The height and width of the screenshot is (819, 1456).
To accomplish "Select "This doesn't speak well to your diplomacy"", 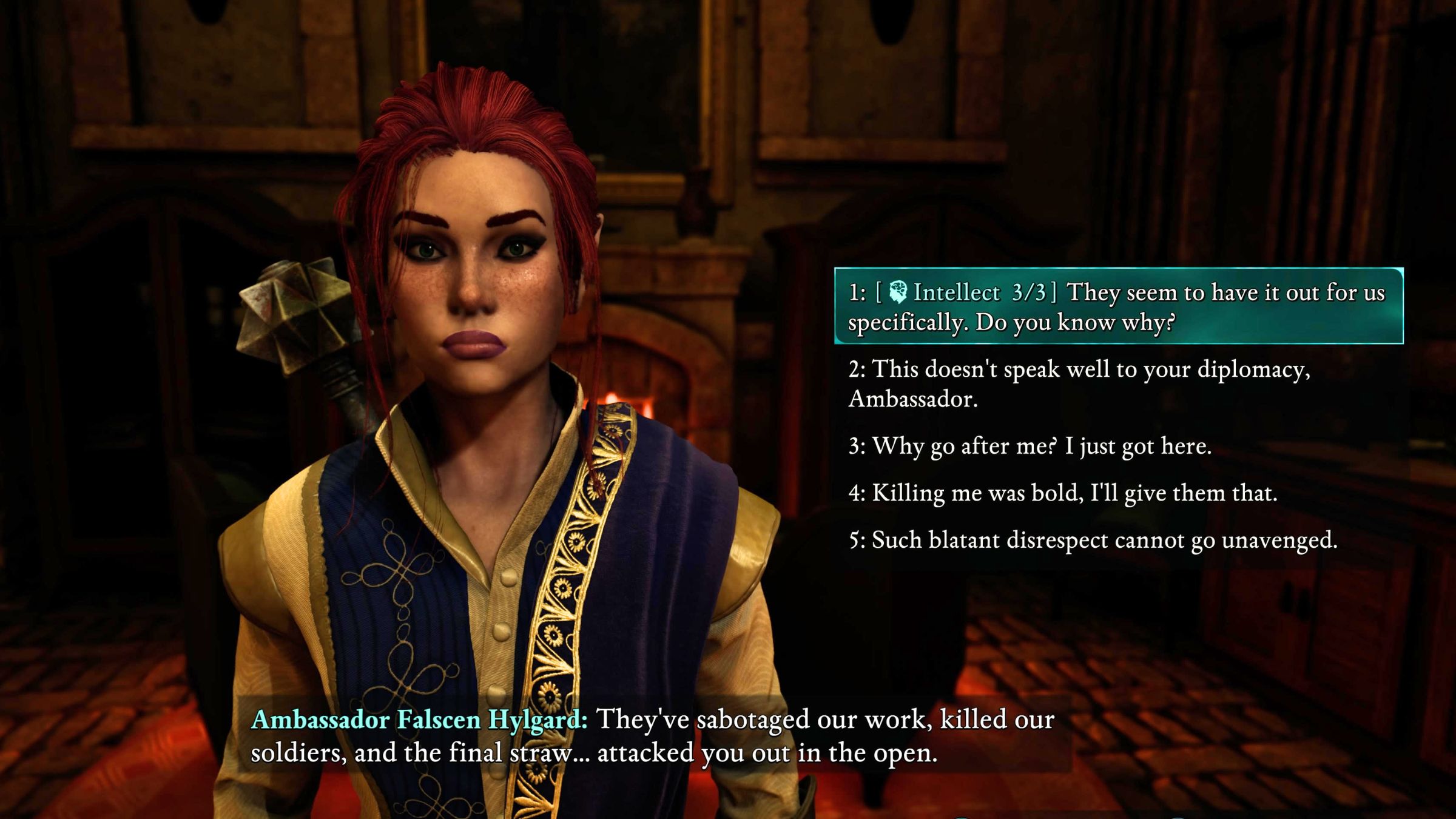I will 1080,383.
